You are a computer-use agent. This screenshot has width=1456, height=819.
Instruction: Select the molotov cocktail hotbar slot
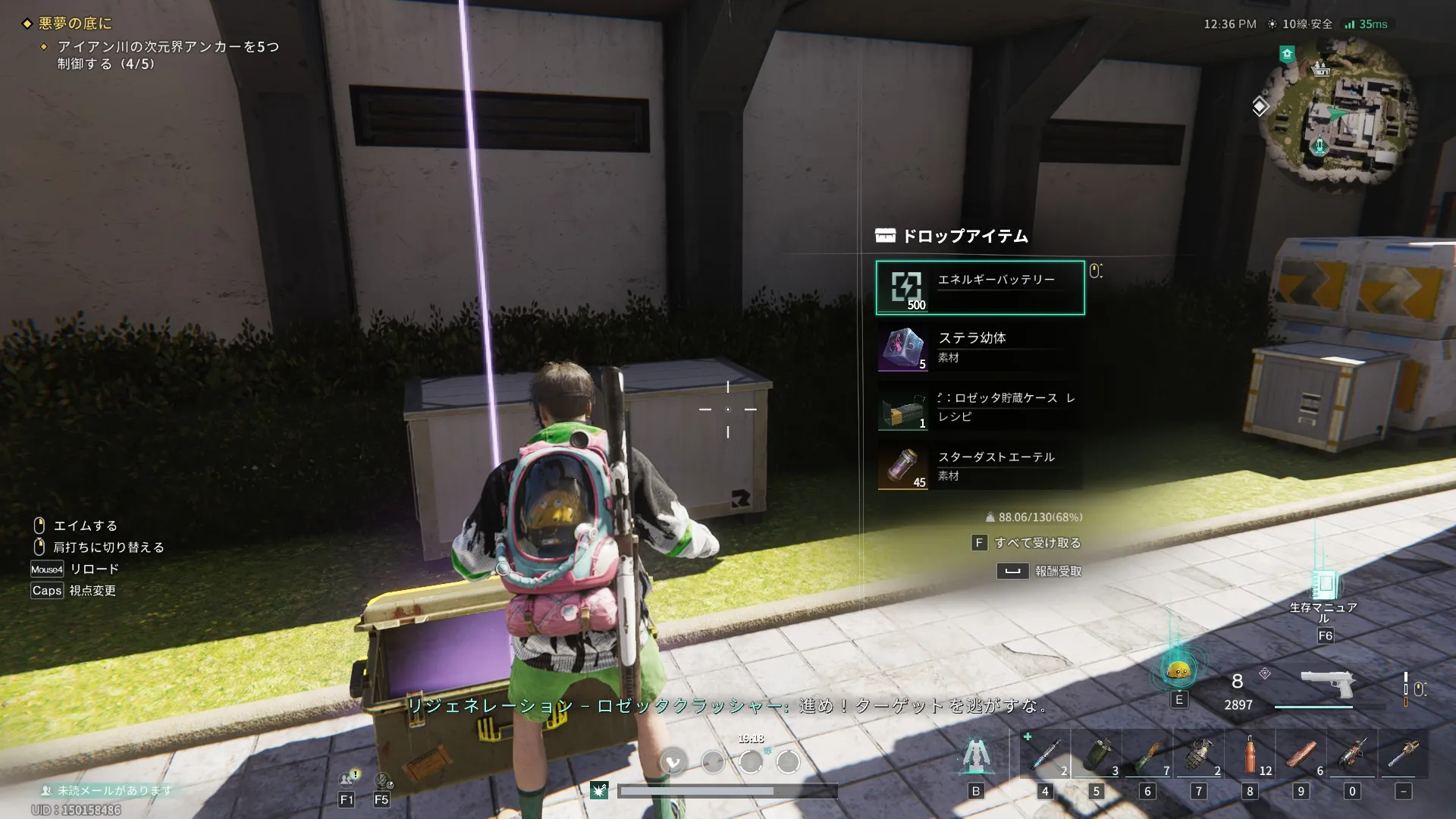1148,754
